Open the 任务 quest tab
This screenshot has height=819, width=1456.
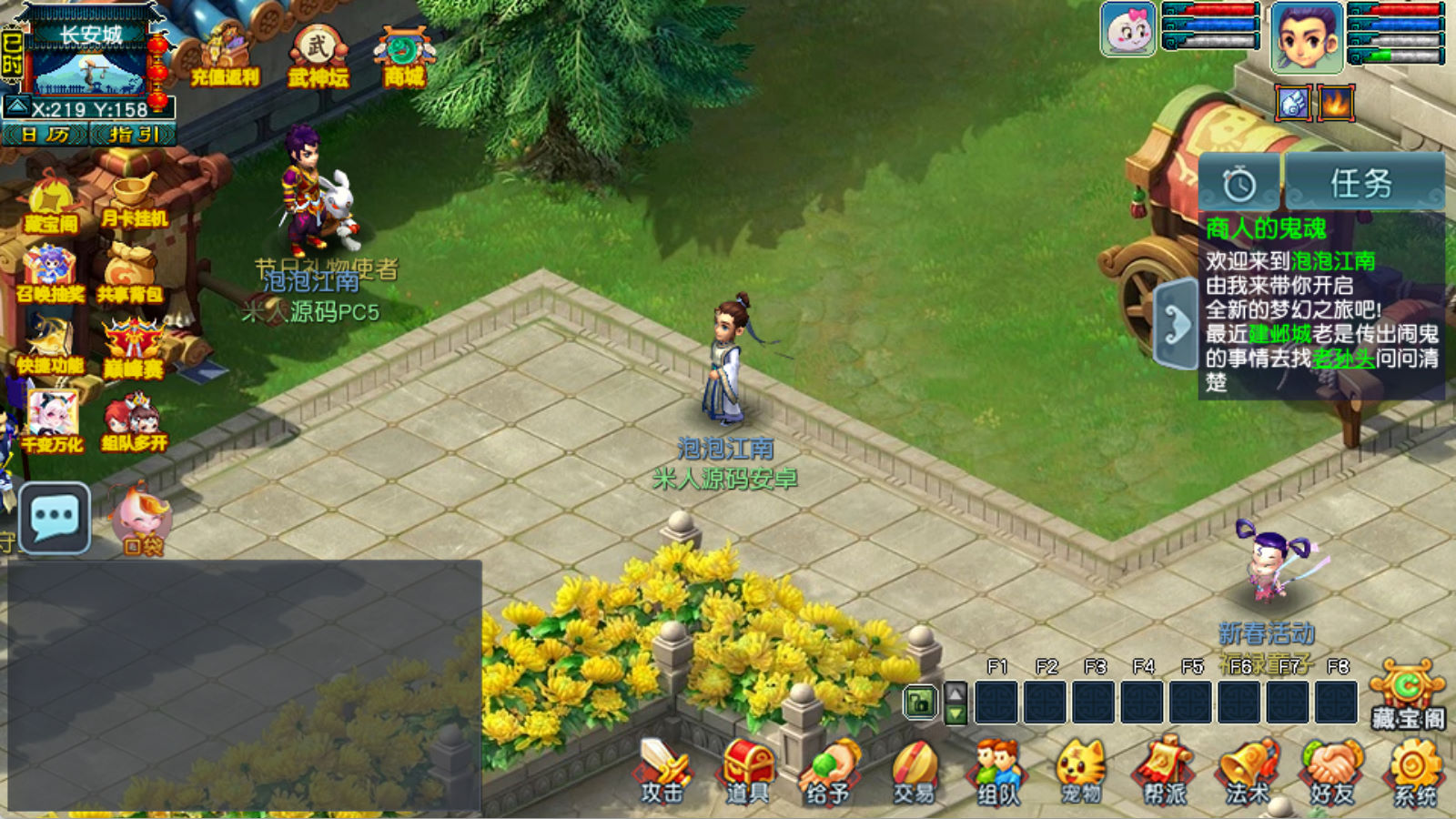pyautogui.click(x=1362, y=184)
